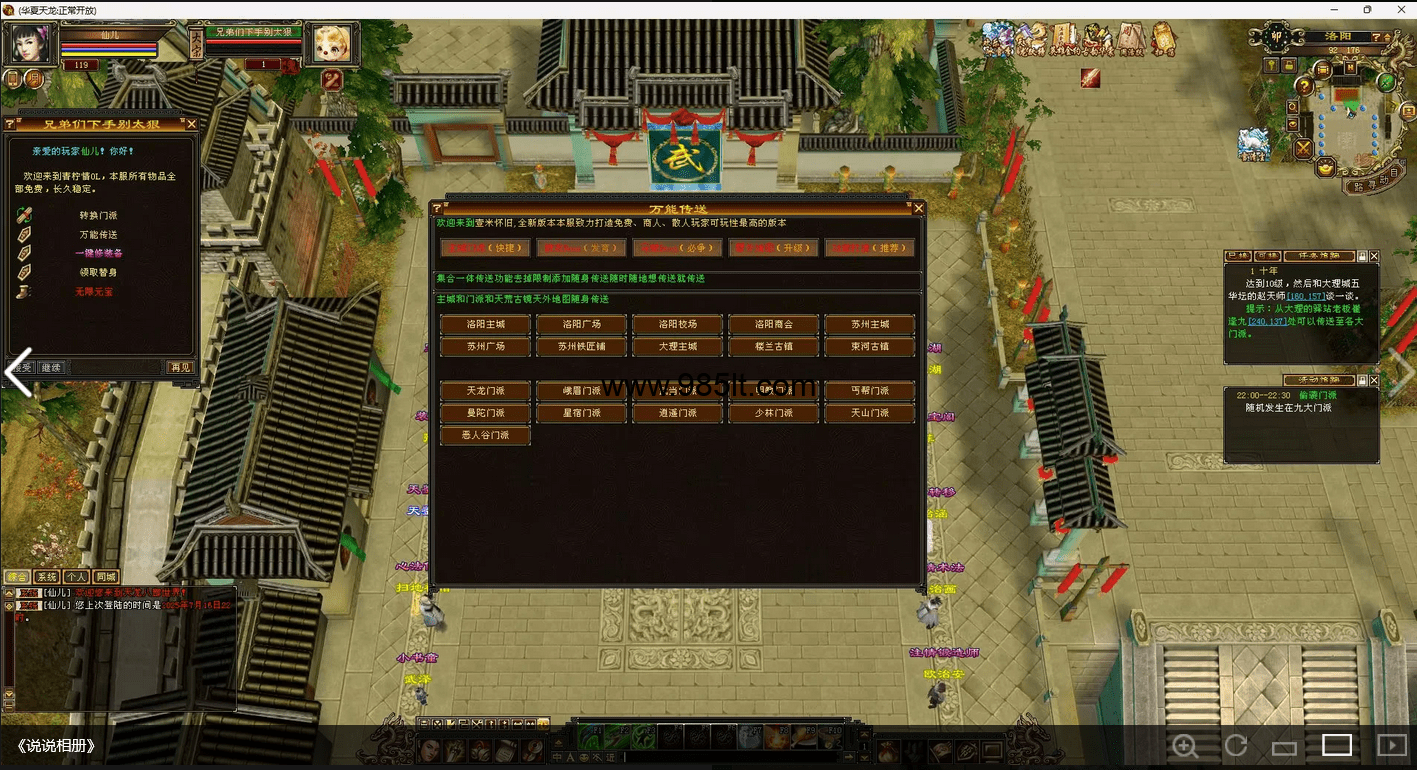Switch to the 系统 chat tab
1417x770 pixels.
coord(46,577)
